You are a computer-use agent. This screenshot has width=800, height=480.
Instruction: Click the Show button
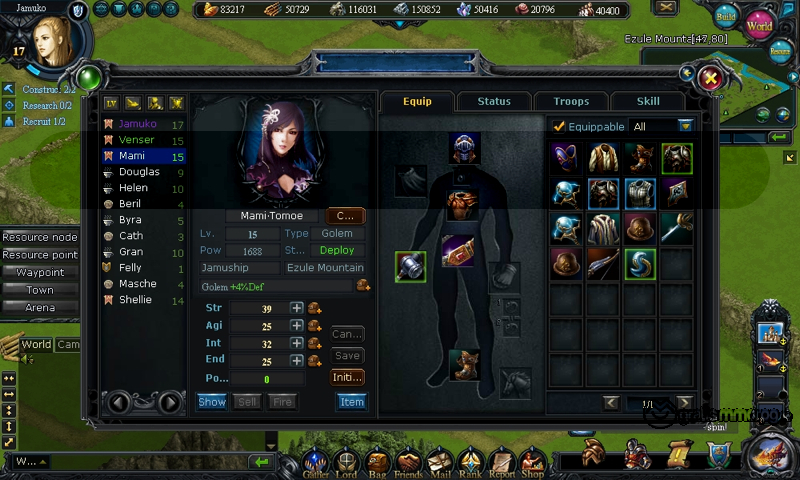click(212, 401)
